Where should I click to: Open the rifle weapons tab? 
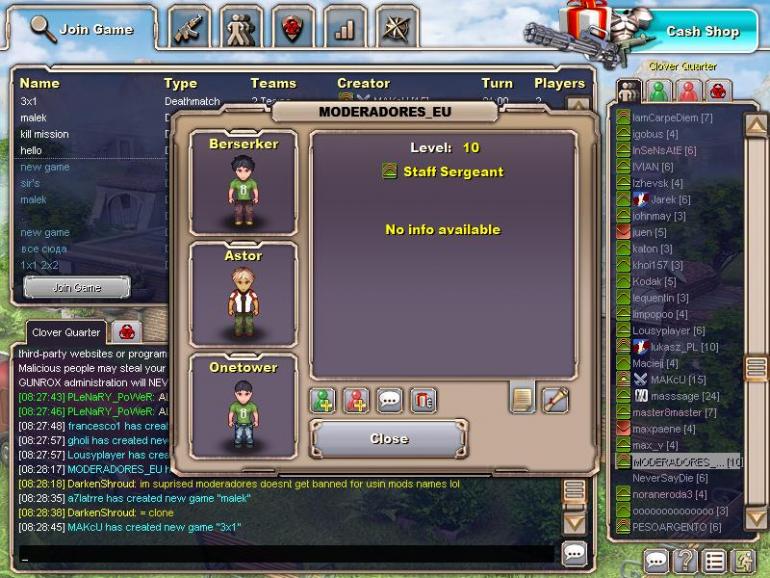tap(190, 28)
